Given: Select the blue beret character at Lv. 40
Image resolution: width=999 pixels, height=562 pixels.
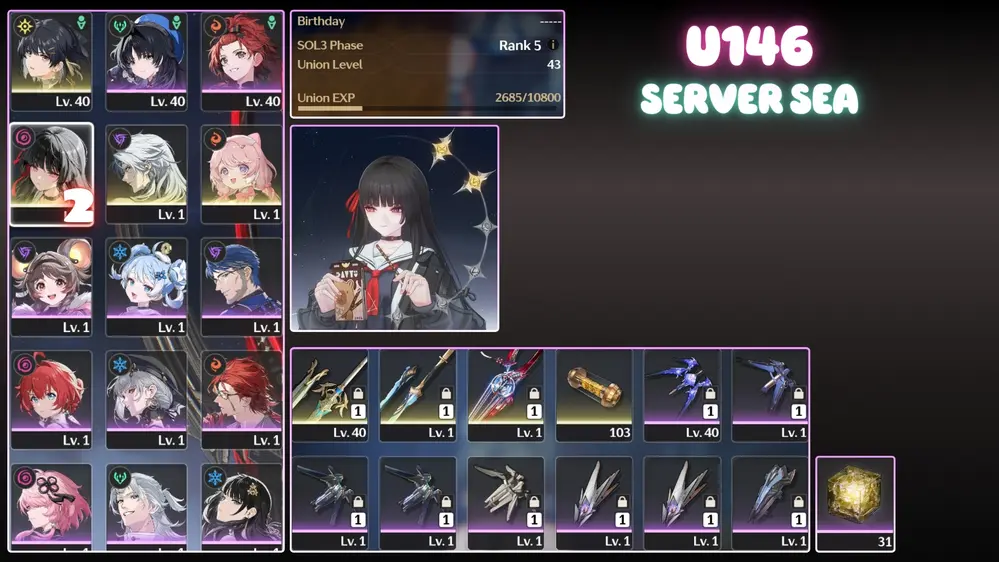Looking at the screenshot, I should coord(147,58).
